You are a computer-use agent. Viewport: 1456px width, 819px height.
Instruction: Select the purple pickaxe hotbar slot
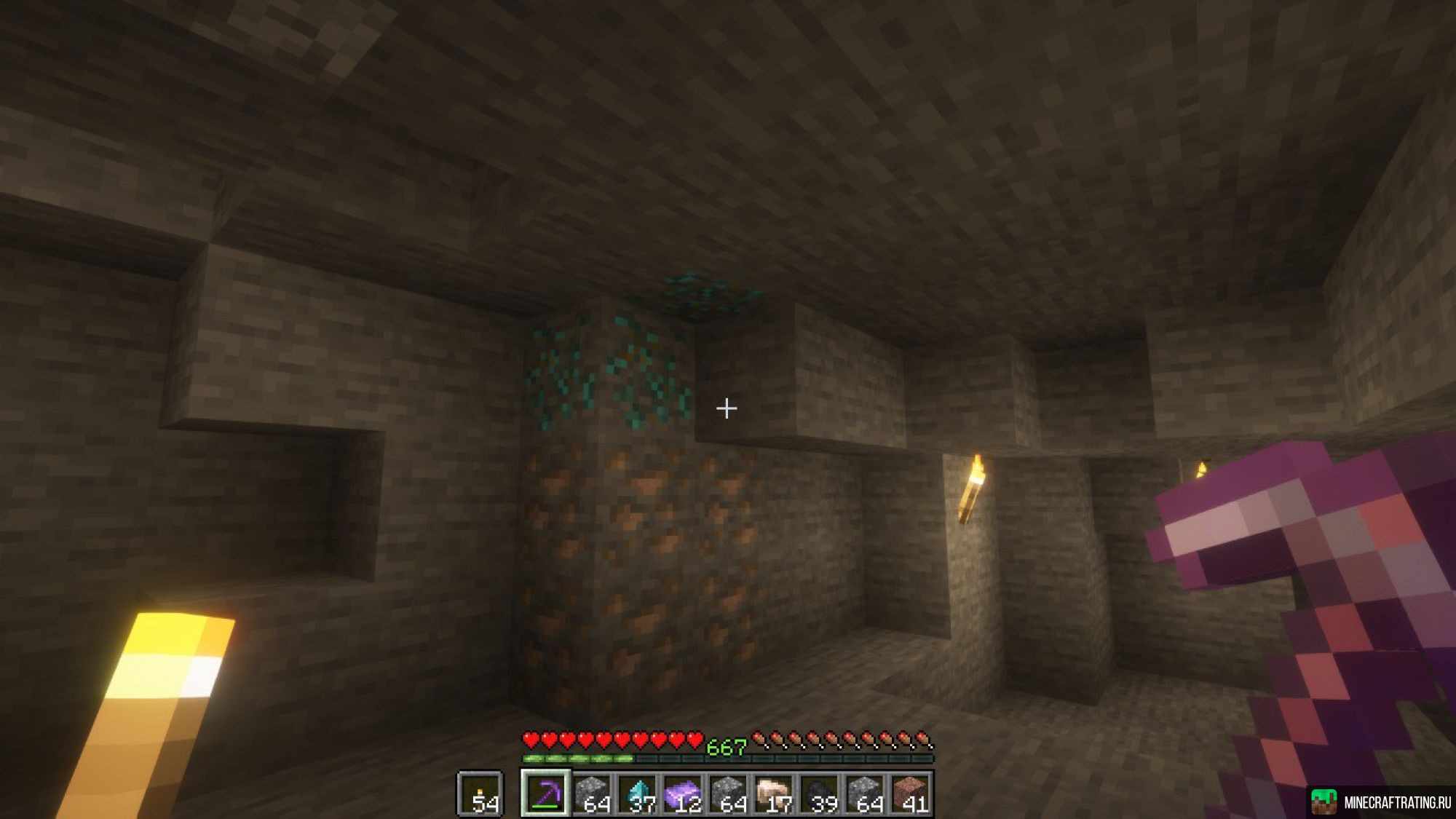coord(545,794)
